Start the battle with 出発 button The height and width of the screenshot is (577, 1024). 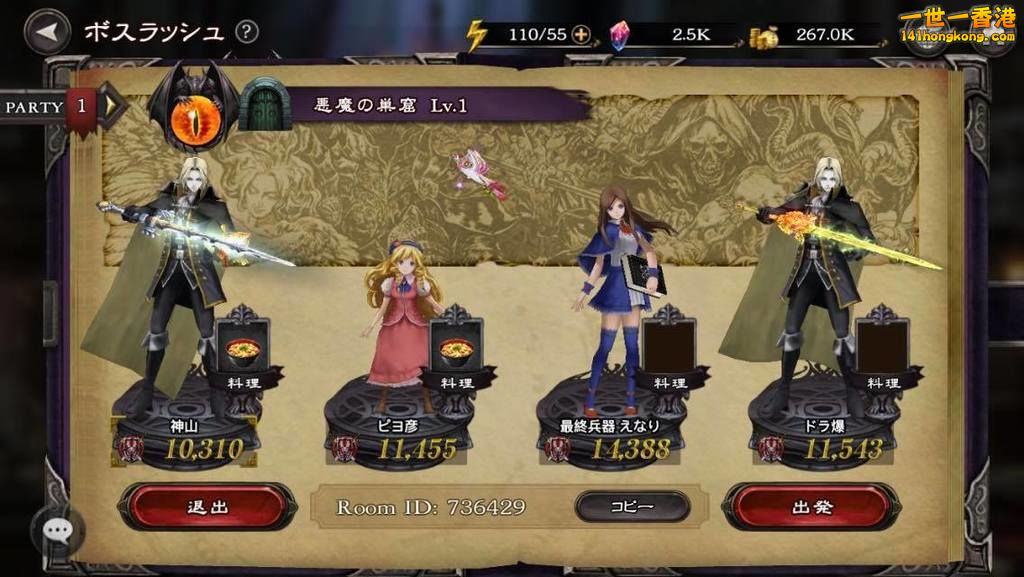(x=811, y=506)
